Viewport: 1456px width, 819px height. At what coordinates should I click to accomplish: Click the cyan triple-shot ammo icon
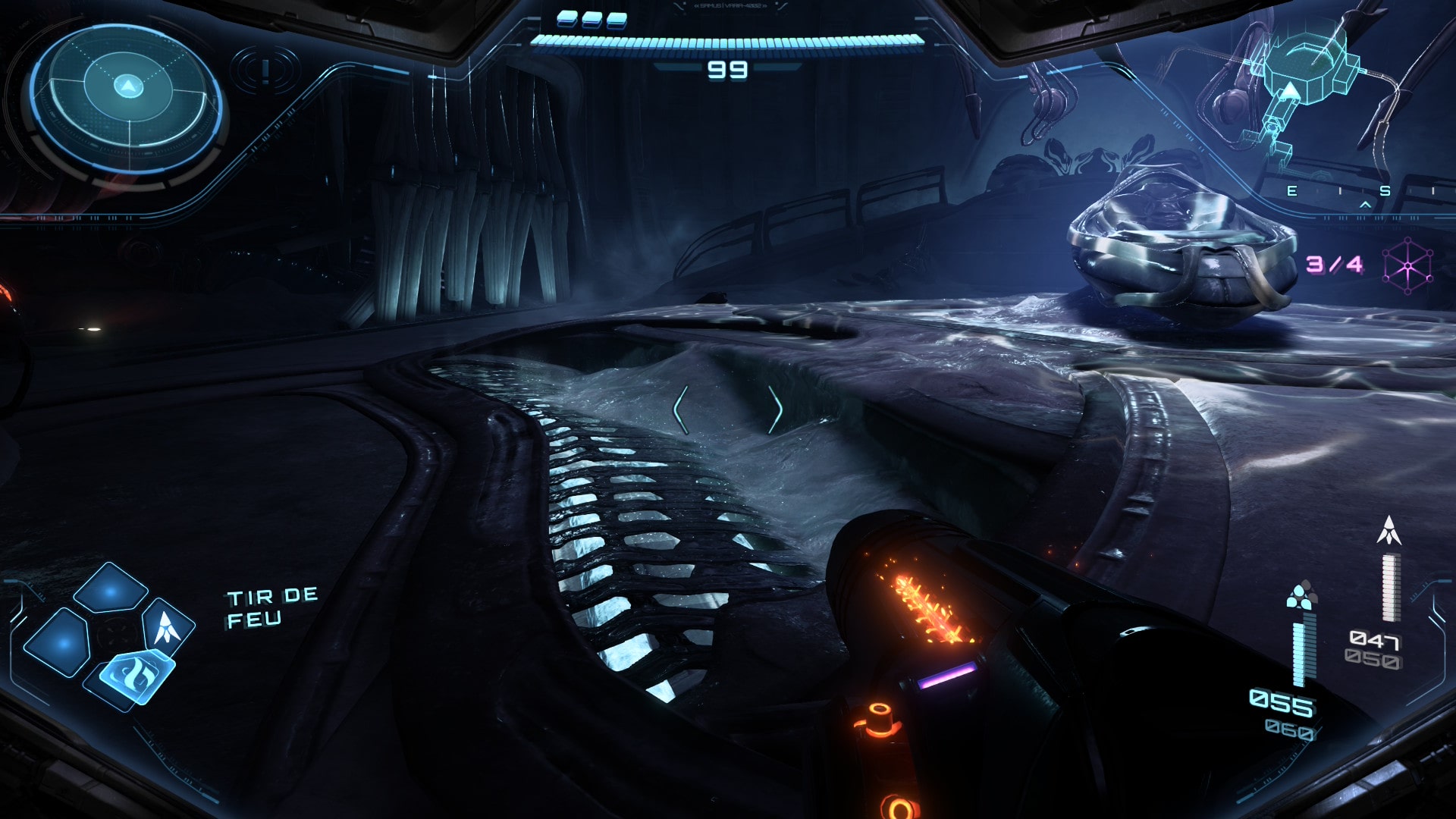(1302, 595)
